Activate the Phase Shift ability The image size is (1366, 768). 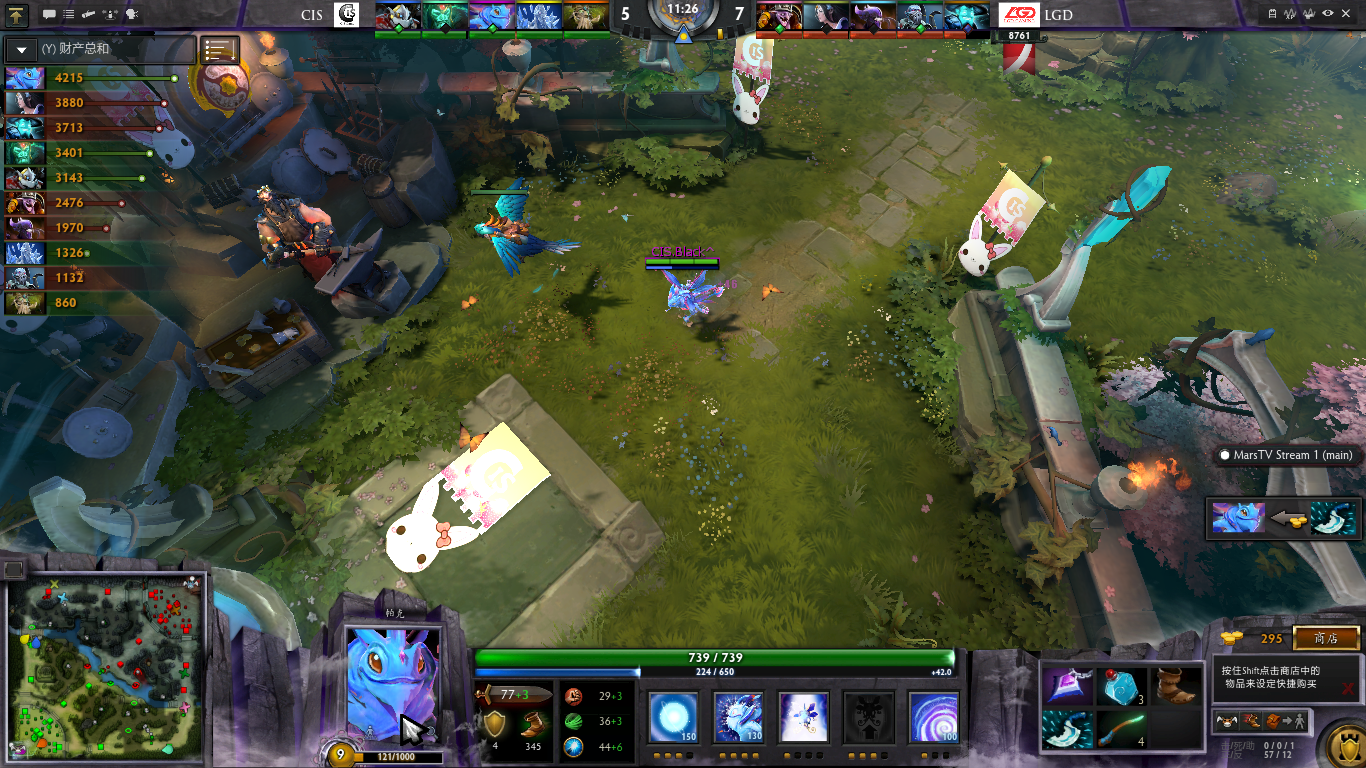tap(803, 717)
